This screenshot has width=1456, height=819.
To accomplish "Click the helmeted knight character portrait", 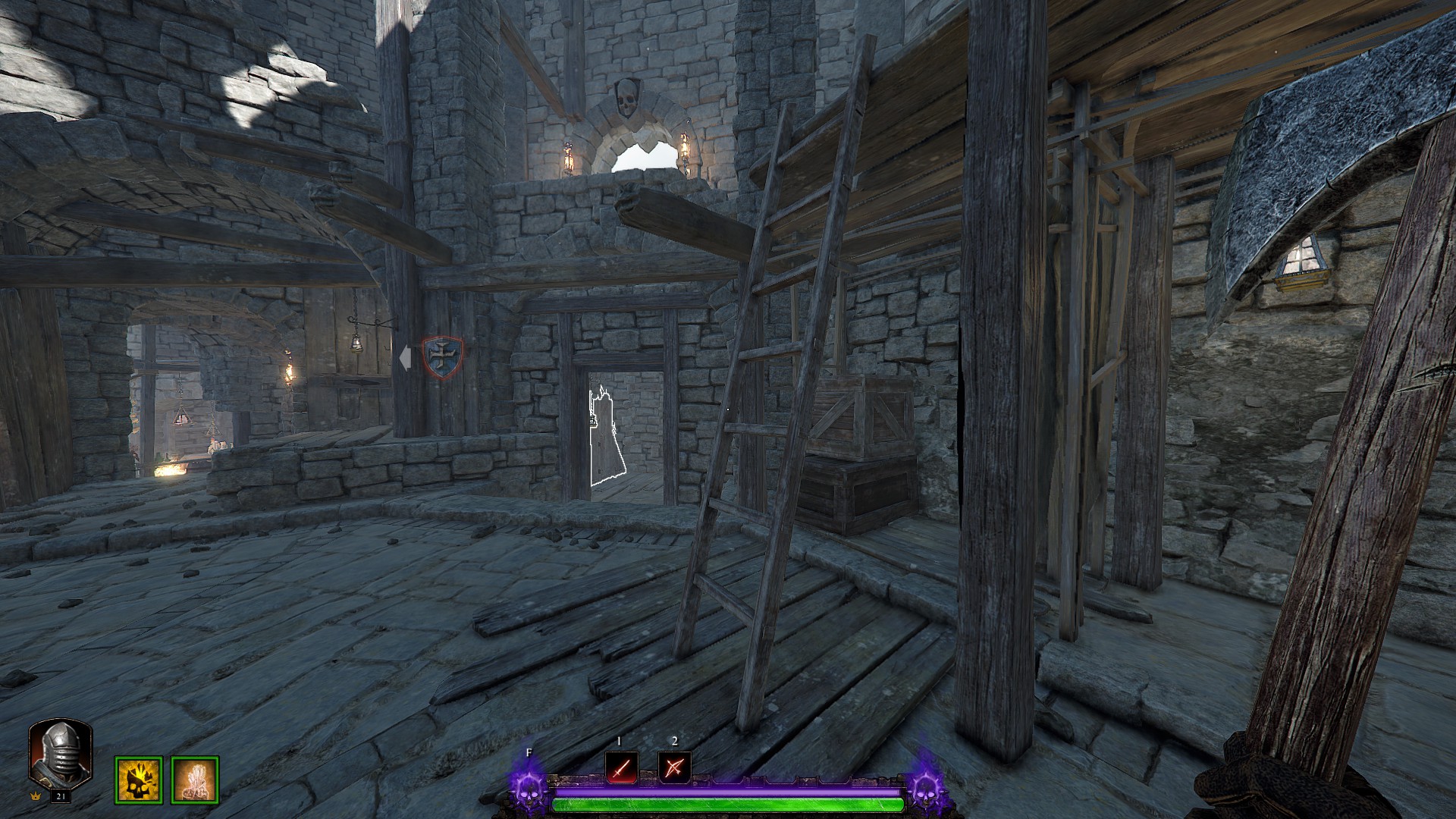I will pyautogui.click(x=60, y=754).
